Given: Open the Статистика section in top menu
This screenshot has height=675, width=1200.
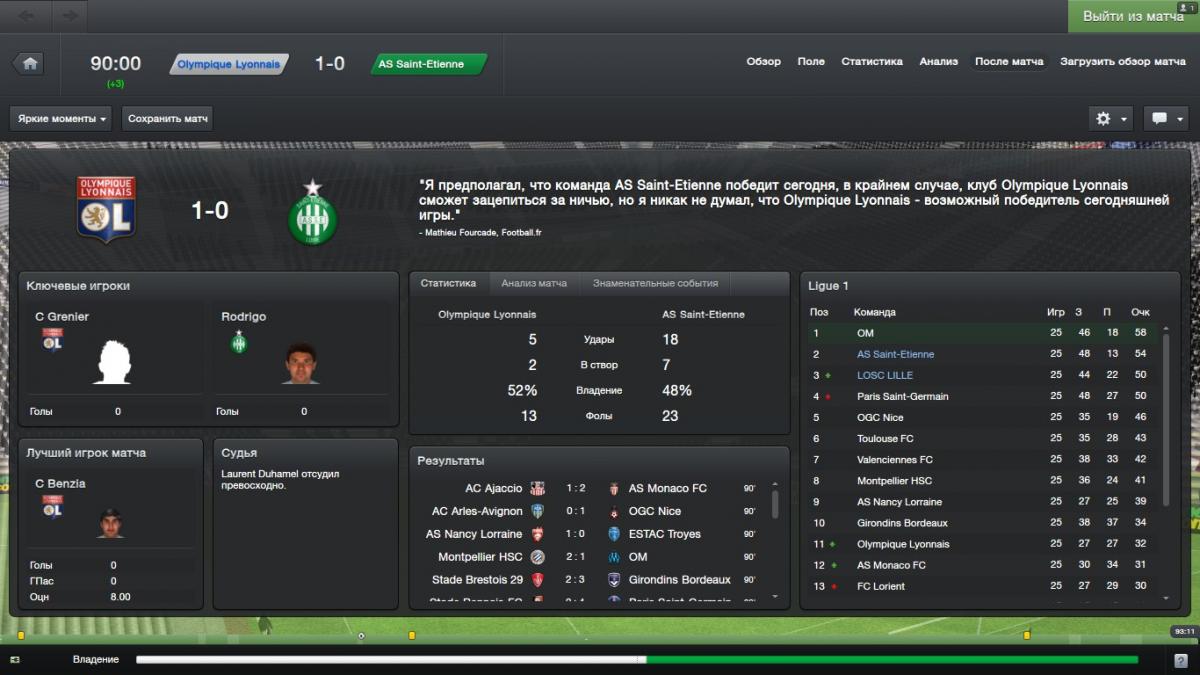Looking at the screenshot, I should 872,62.
